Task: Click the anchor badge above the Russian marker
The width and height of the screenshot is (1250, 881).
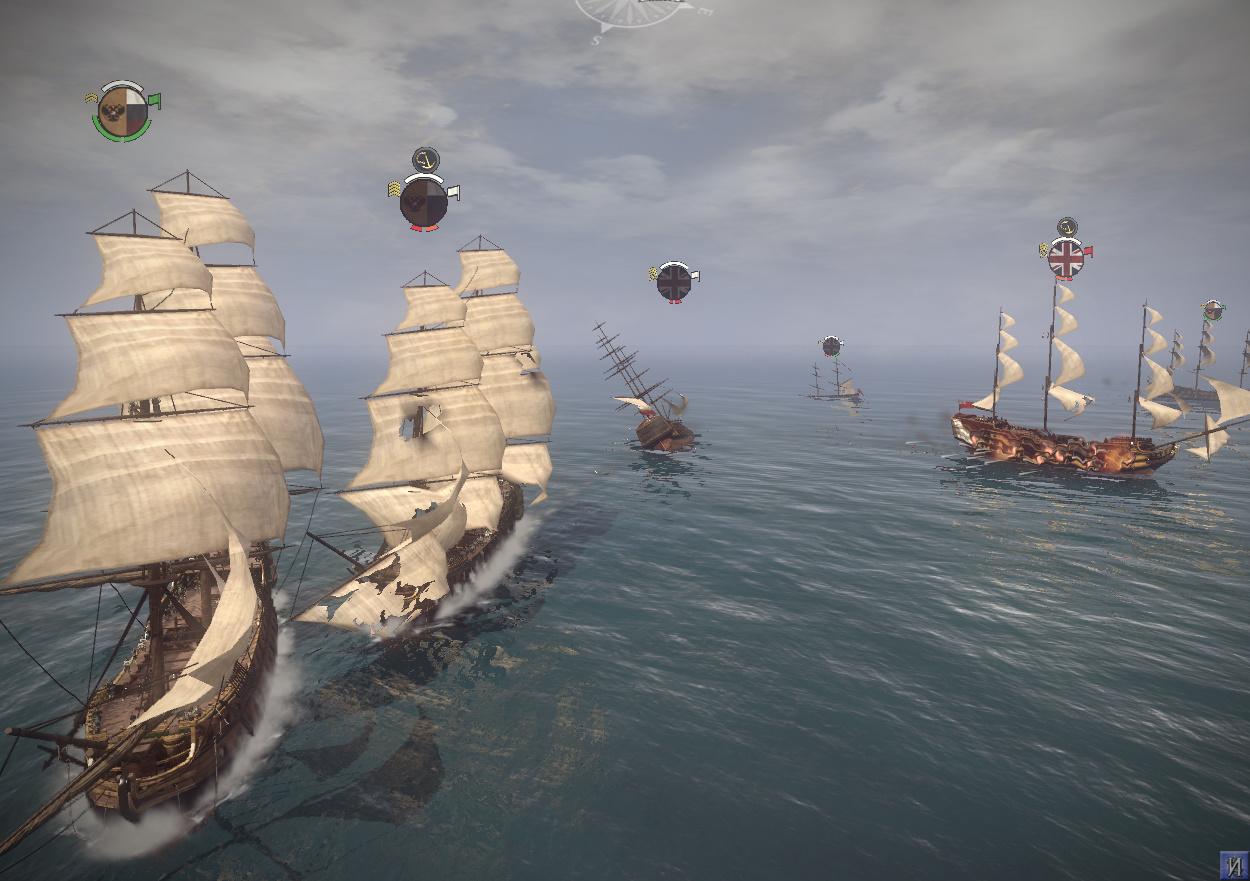Action: point(426,159)
